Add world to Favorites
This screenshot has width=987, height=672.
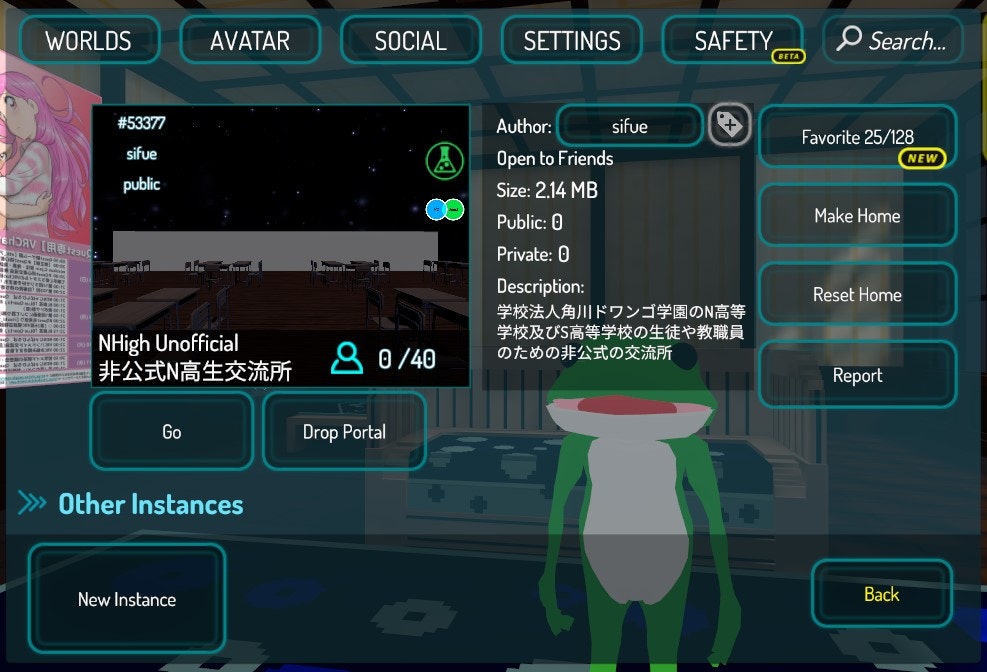857,137
